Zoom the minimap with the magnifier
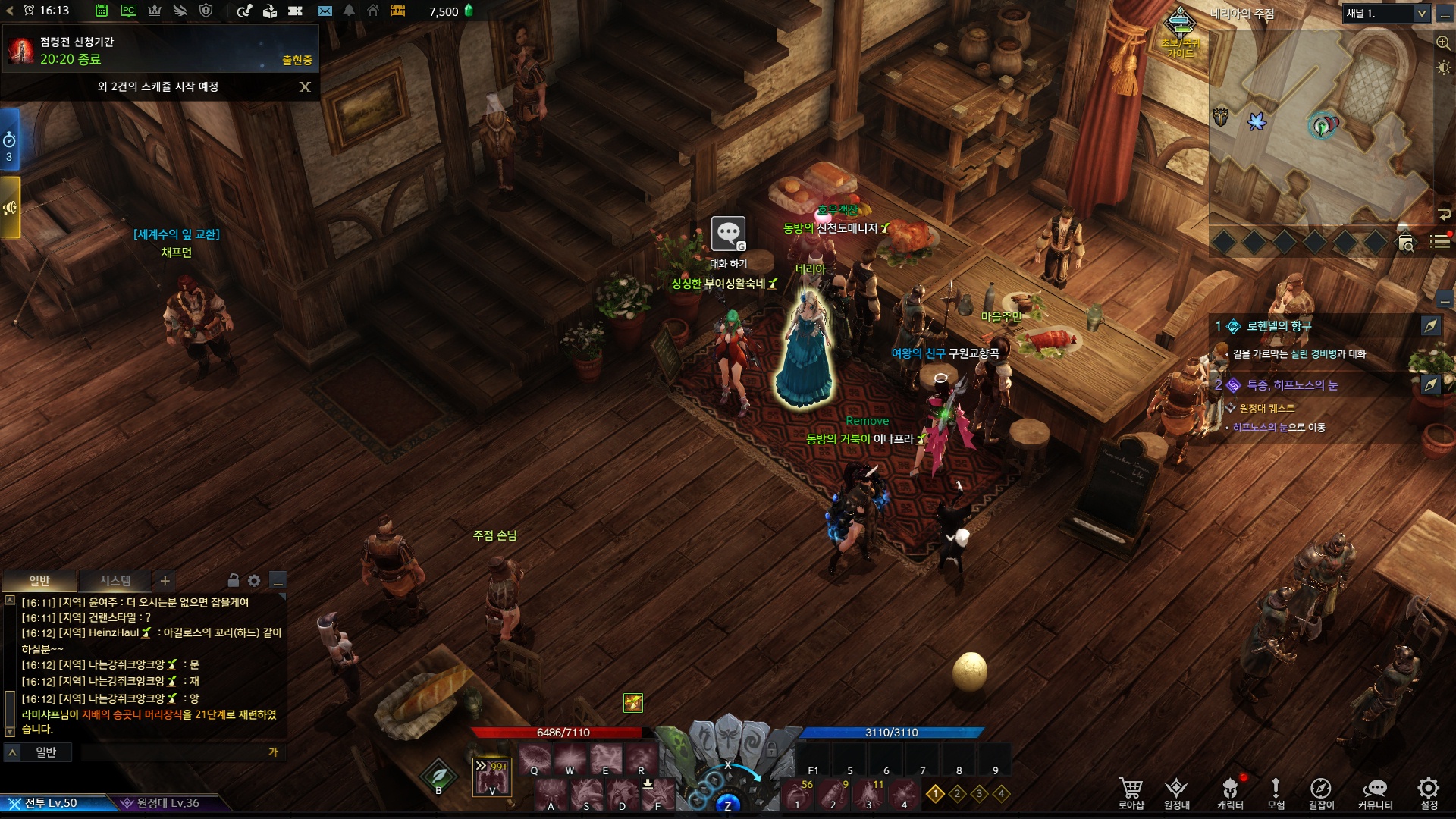Viewport: 1456px width, 819px height. tap(1444, 43)
